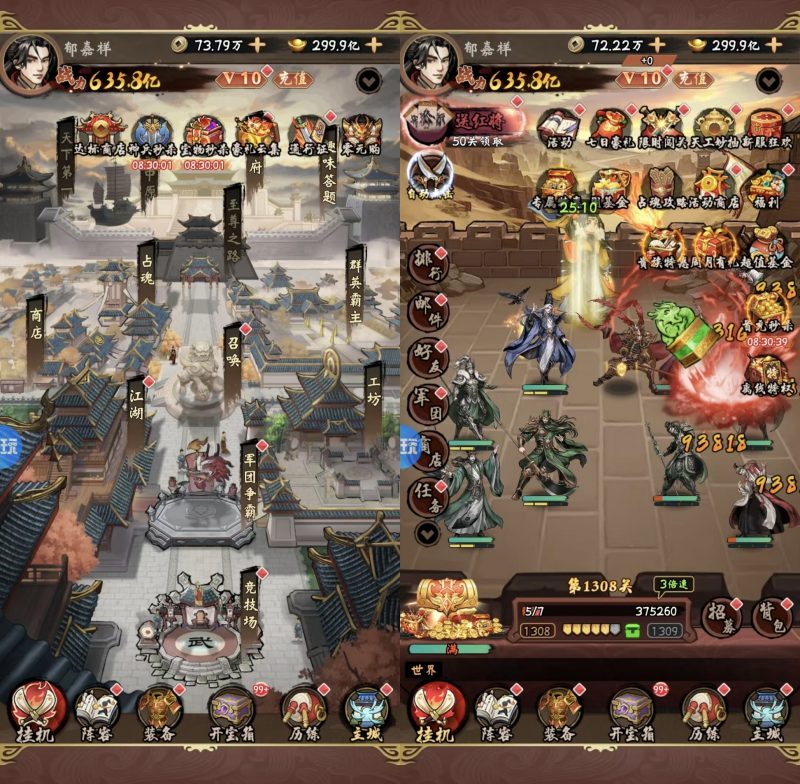Open 军团争霸 legion battle

click(250, 478)
